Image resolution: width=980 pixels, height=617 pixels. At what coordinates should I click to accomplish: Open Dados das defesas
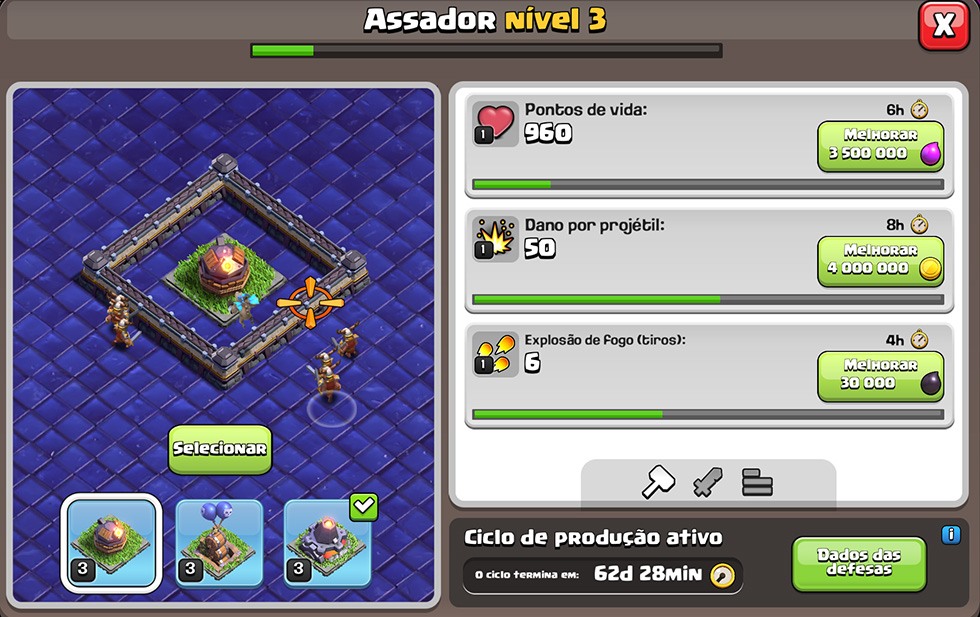coord(858,563)
